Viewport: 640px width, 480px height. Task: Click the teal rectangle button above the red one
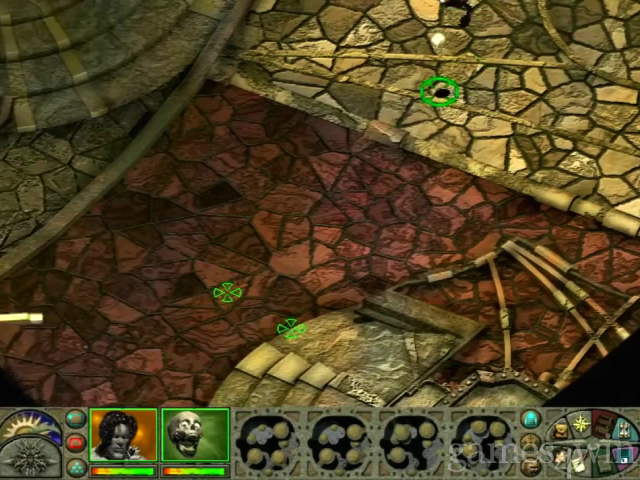pyautogui.click(x=76, y=420)
